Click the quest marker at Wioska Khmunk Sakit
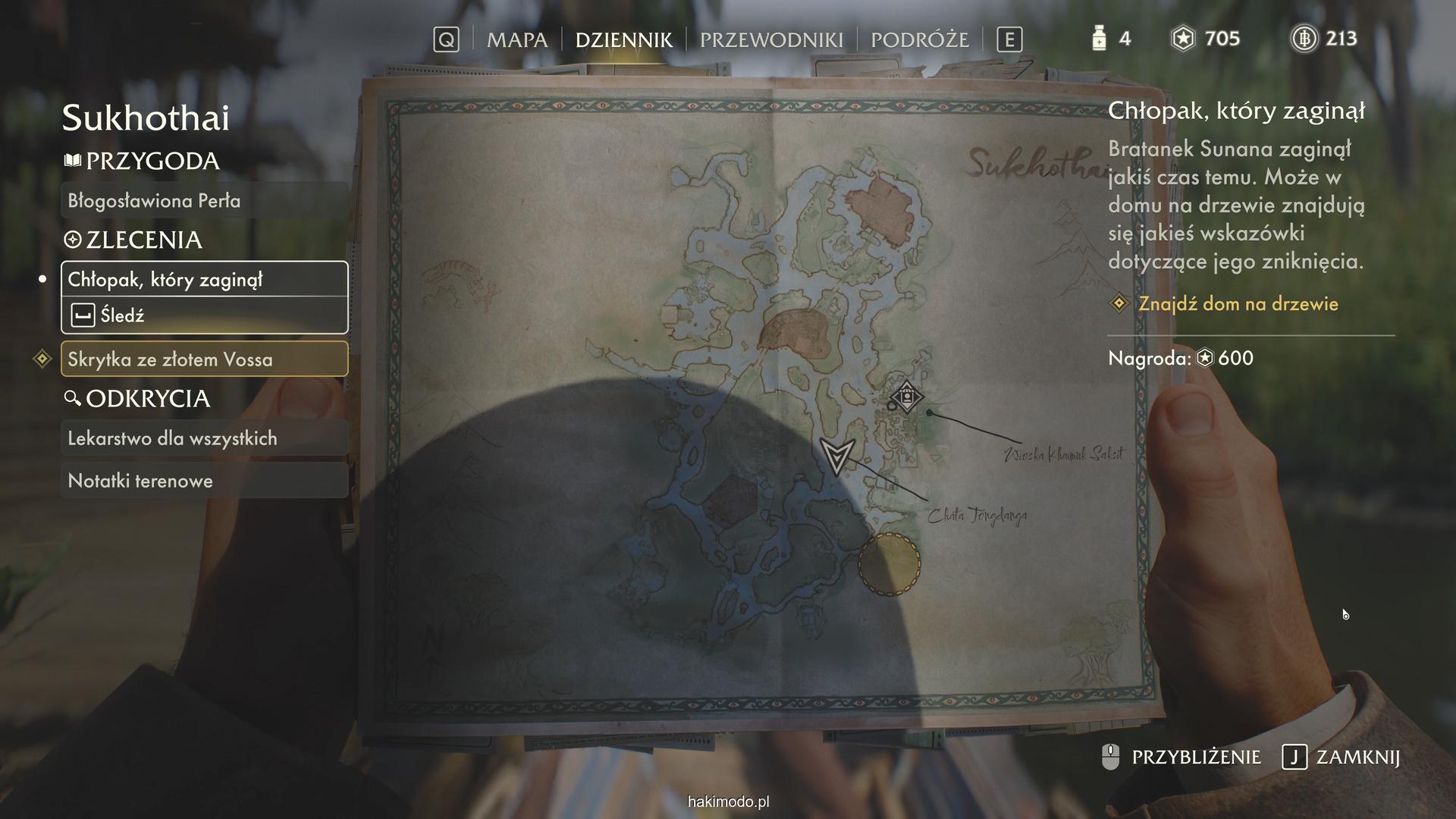The width and height of the screenshot is (1456, 819). point(906,397)
